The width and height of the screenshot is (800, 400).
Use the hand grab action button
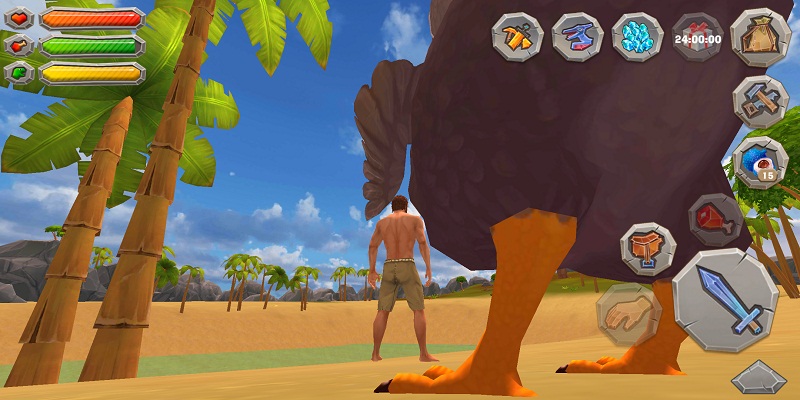point(628,314)
